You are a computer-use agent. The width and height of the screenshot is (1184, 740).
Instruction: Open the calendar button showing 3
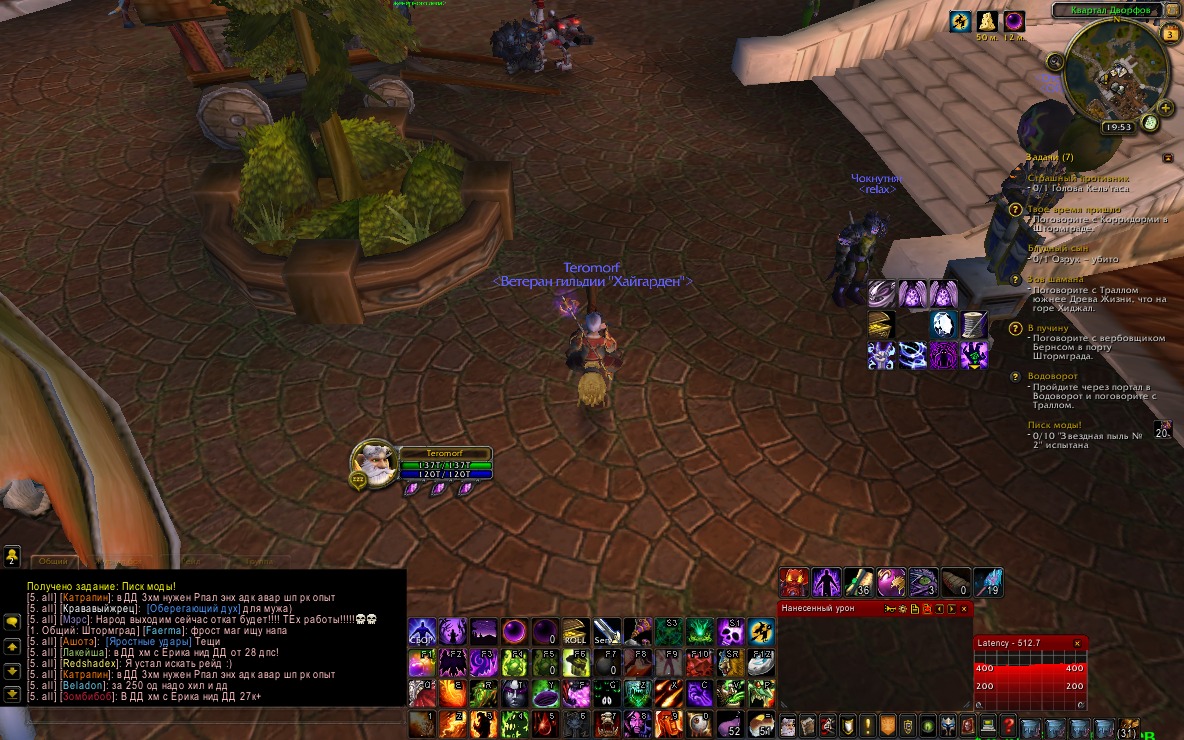click(x=1170, y=34)
